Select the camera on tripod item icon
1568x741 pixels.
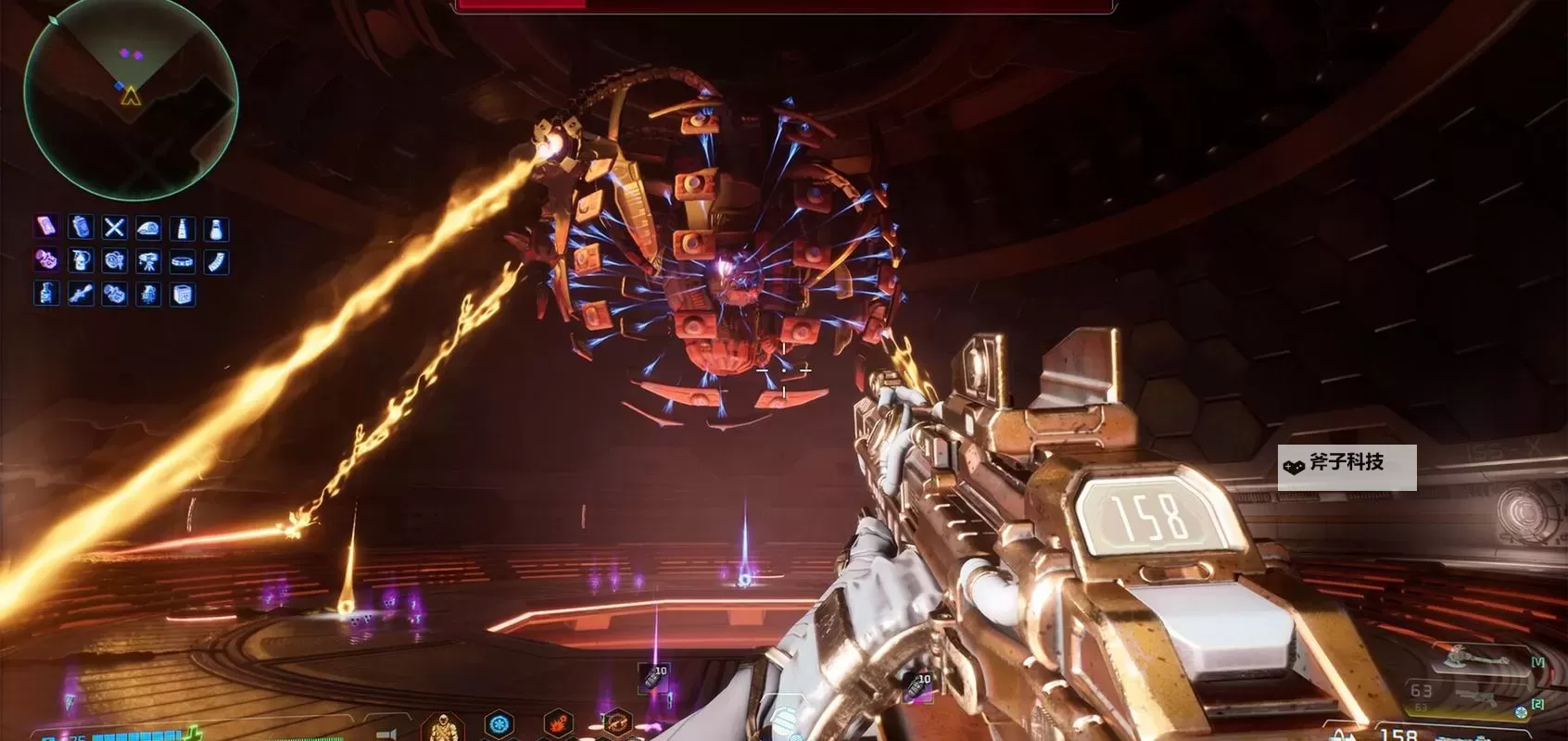148,261
